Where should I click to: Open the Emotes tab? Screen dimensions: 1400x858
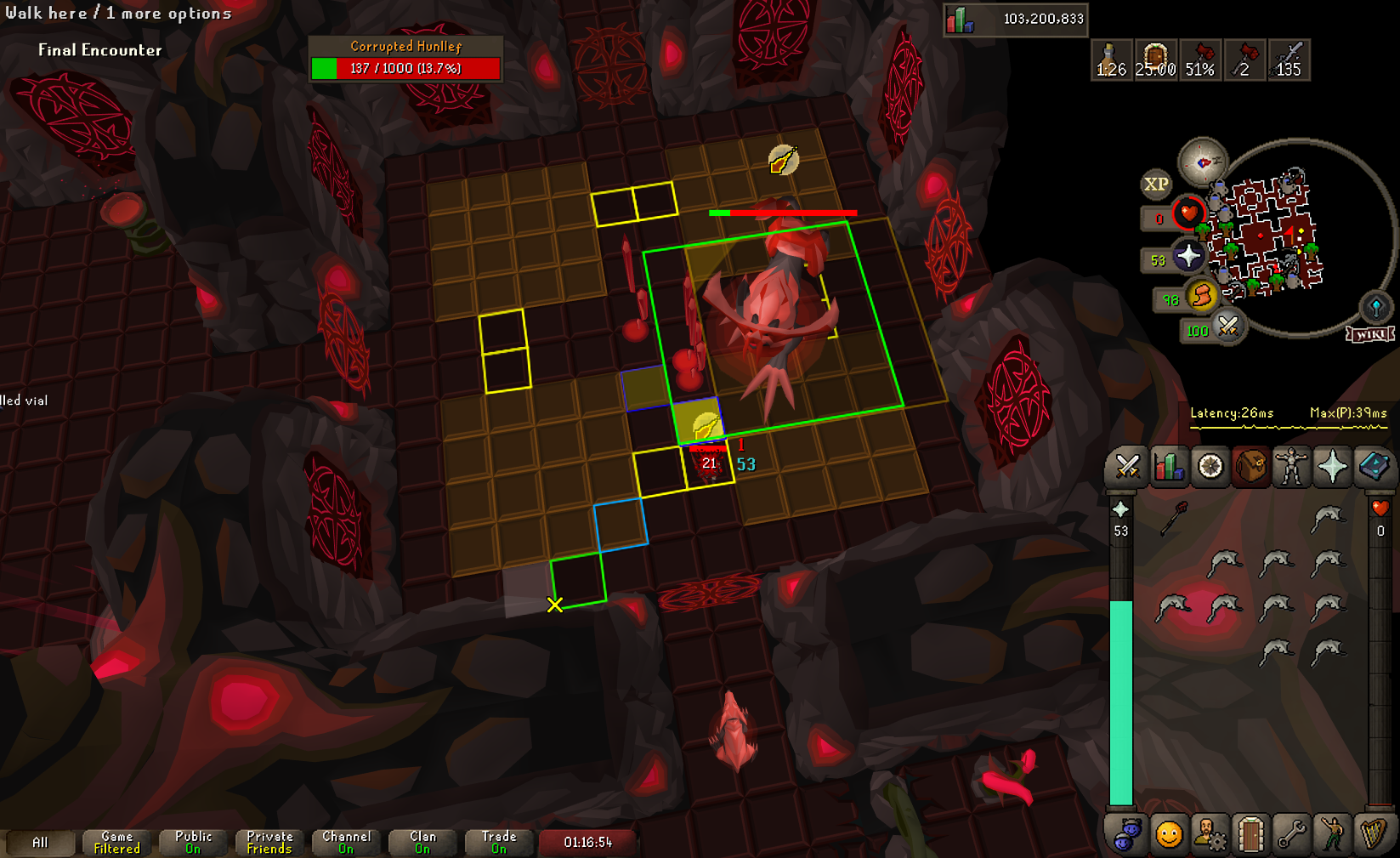pyautogui.click(x=1332, y=835)
